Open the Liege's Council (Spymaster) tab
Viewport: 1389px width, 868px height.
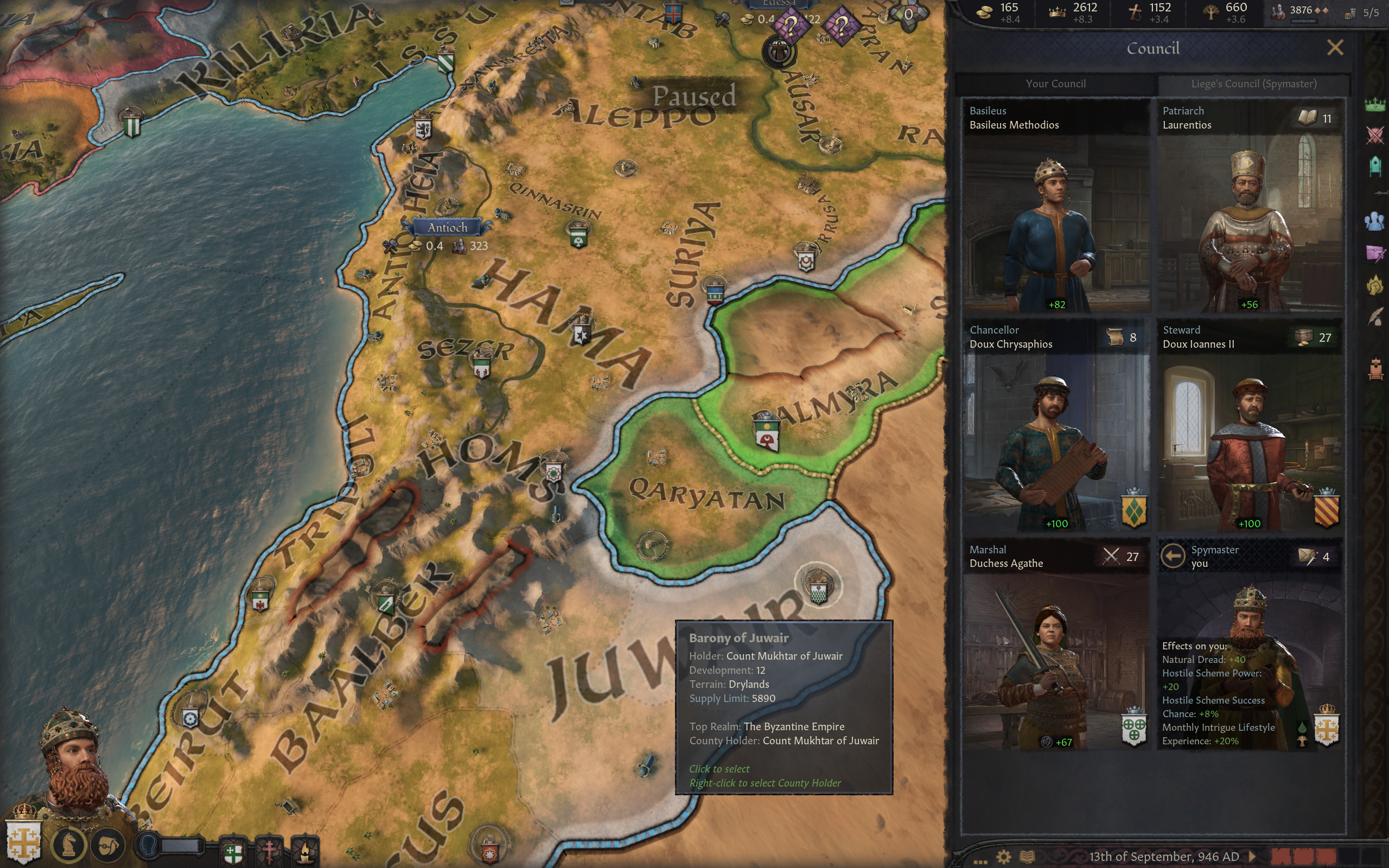(x=1253, y=84)
